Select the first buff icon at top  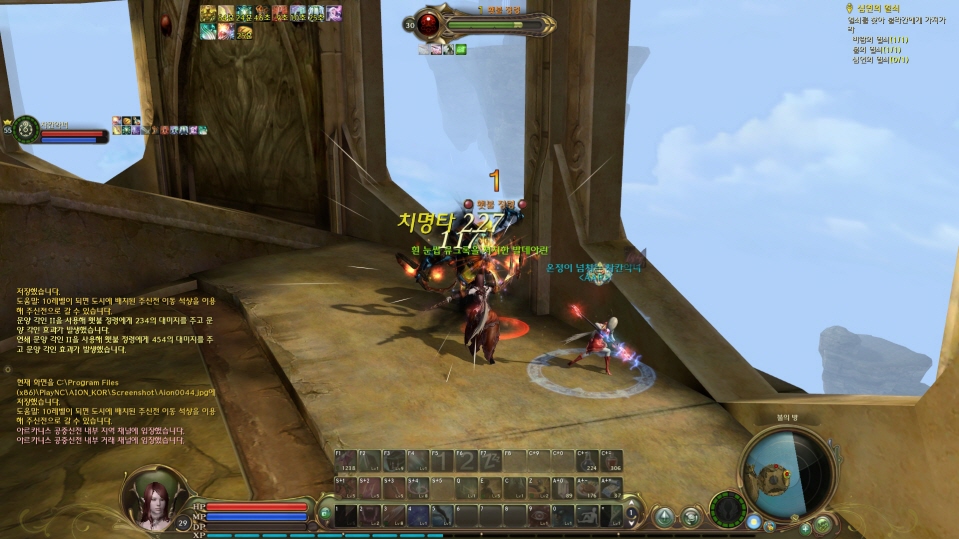[208, 12]
